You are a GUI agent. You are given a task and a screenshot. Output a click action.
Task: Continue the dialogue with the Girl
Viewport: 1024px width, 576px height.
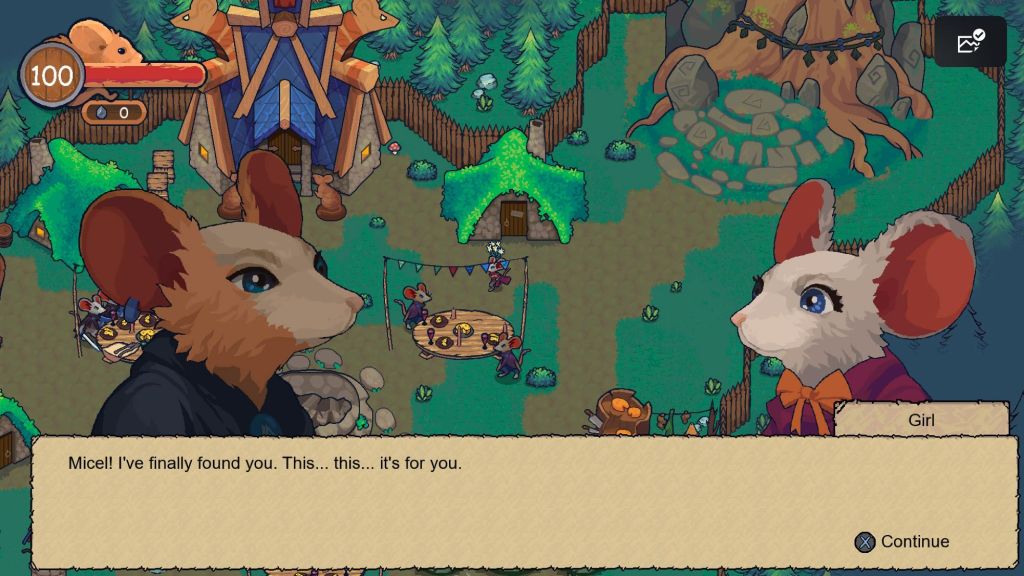tap(902, 542)
